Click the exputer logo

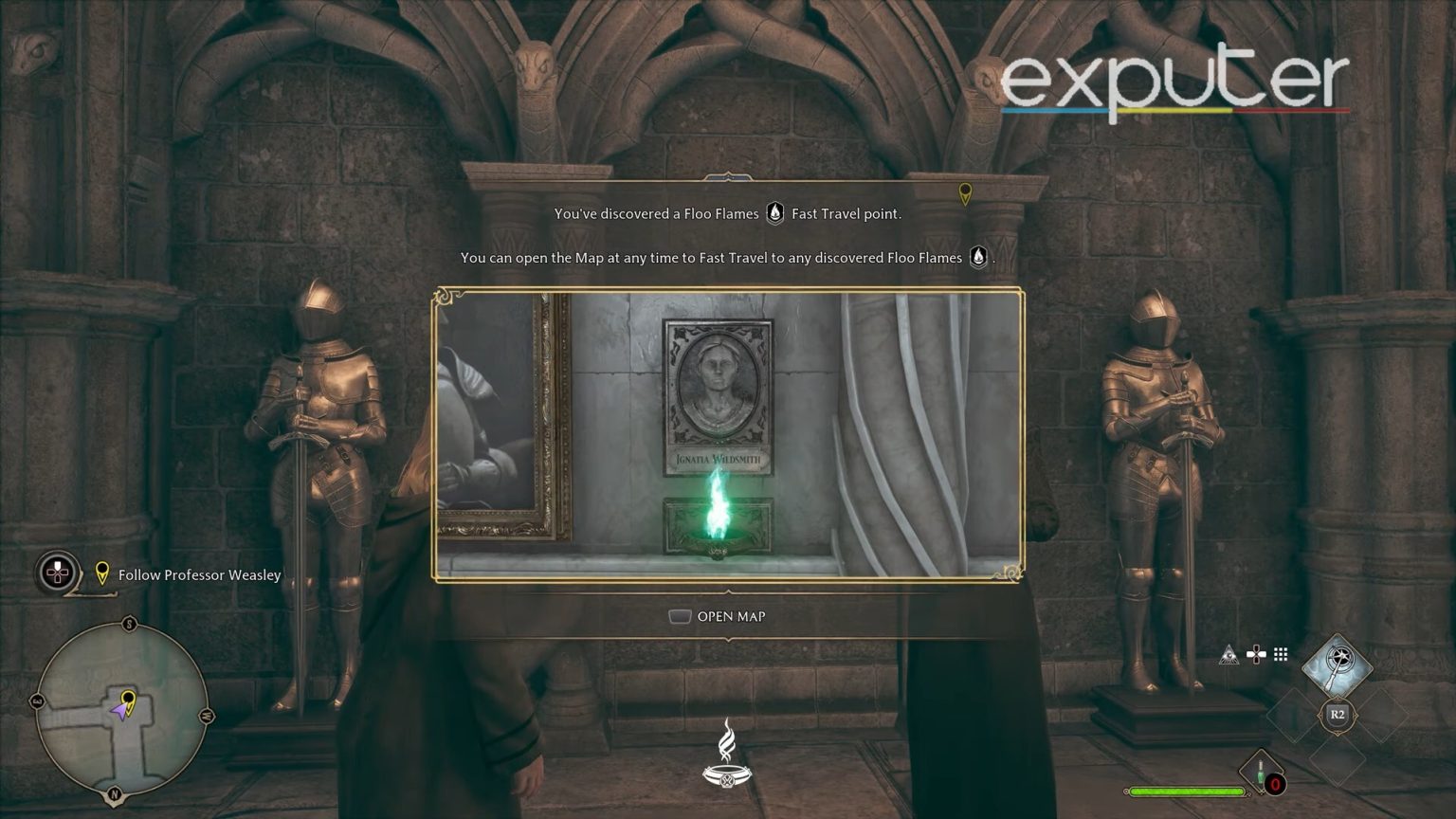click(1175, 81)
